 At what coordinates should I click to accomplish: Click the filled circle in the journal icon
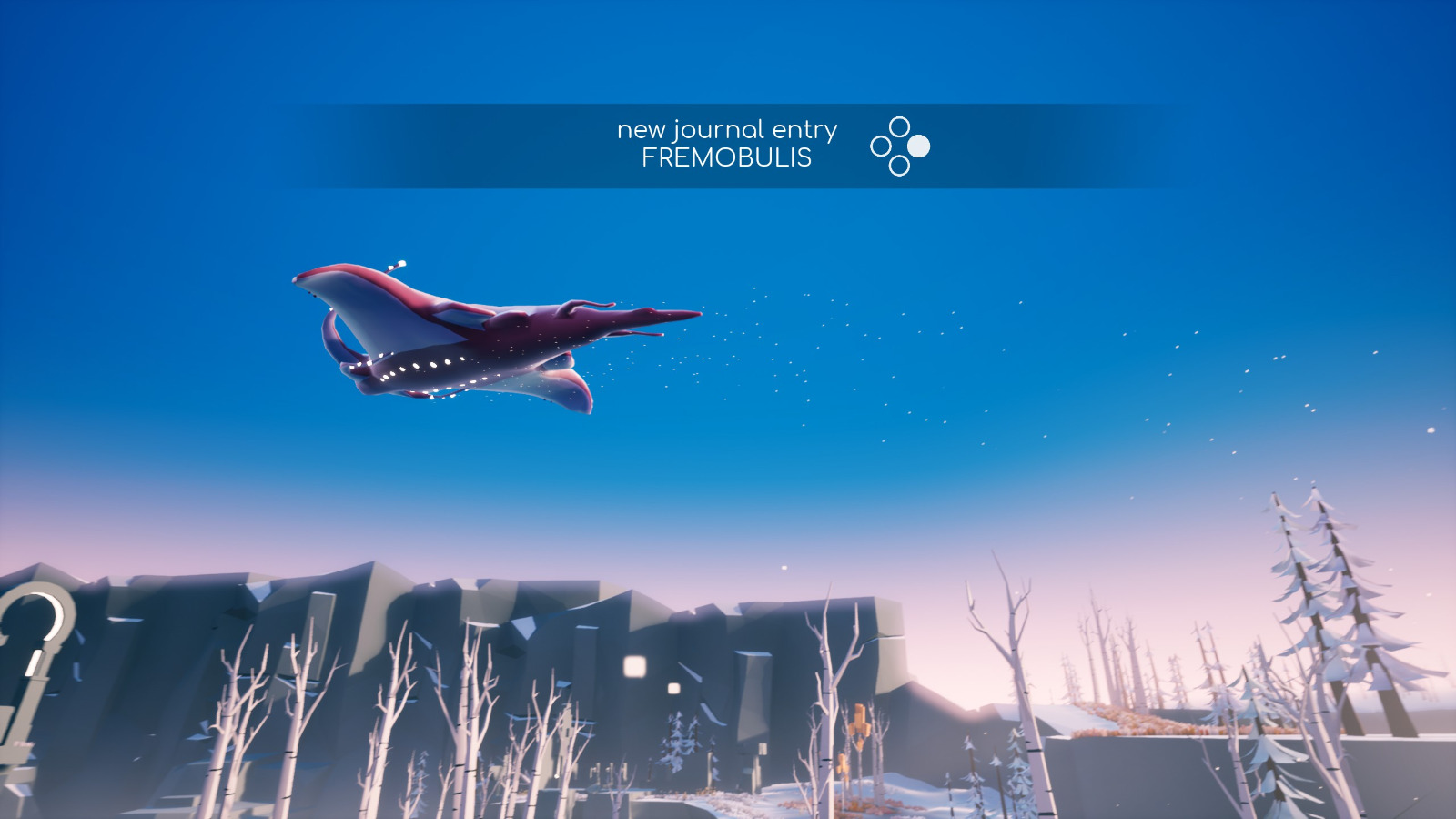[x=918, y=146]
